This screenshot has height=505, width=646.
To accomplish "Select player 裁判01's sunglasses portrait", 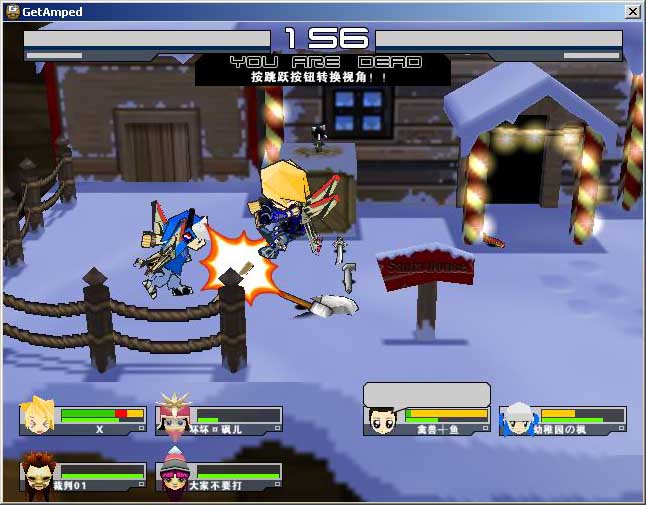I will [x=38, y=476].
